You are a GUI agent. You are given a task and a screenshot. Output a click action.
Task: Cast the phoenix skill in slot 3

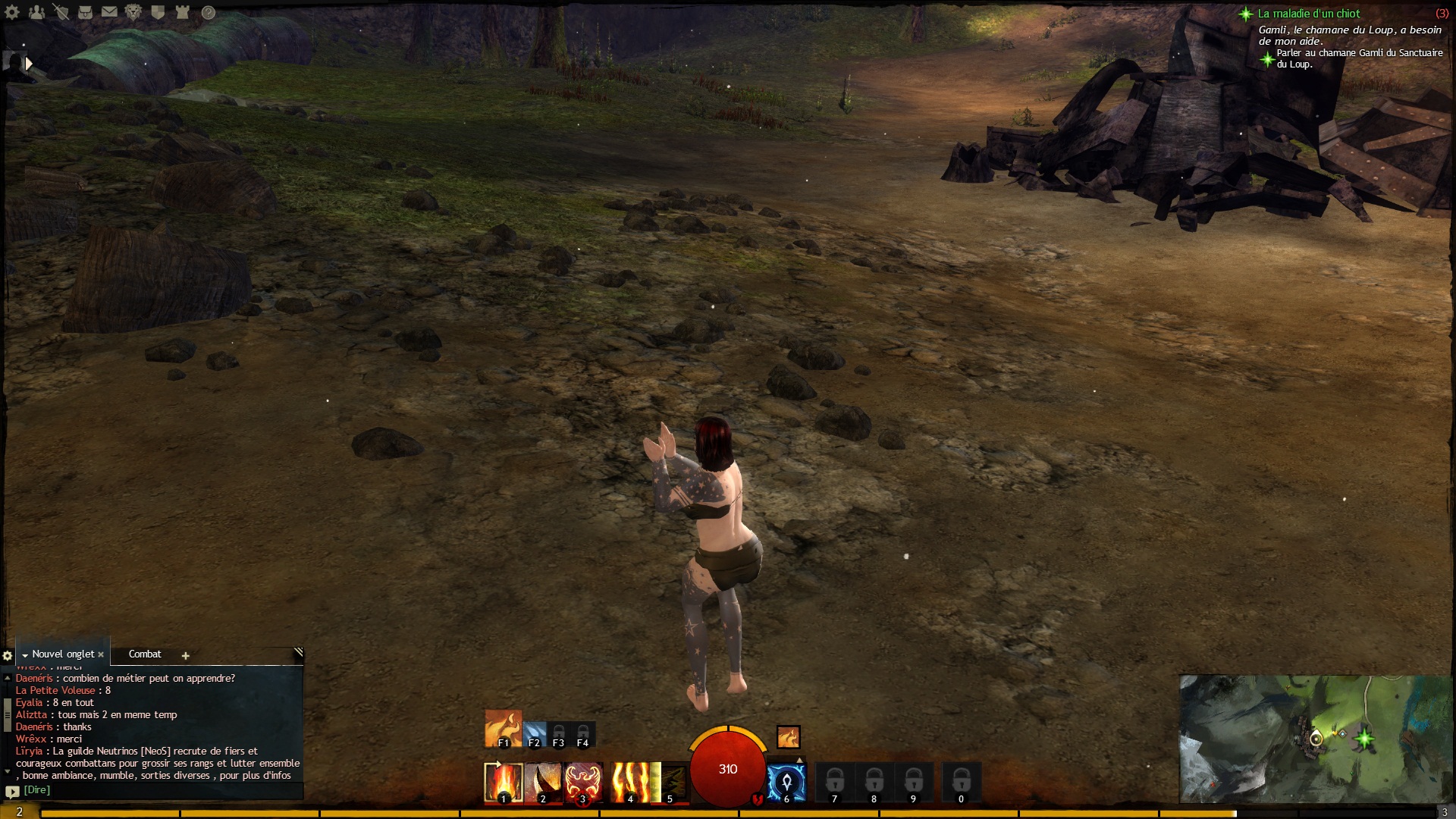pyautogui.click(x=582, y=782)
